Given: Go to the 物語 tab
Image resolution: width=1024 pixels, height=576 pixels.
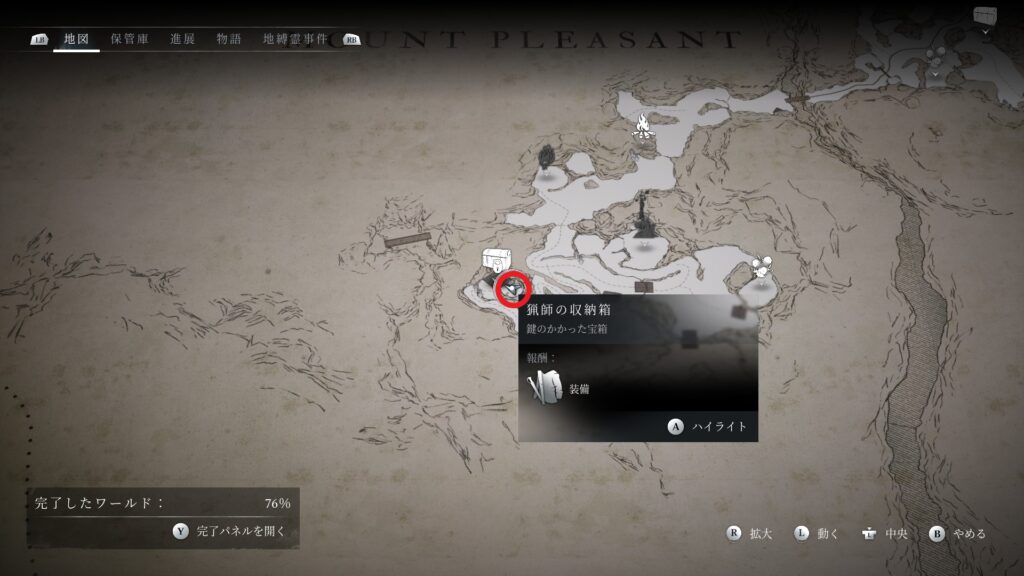Looking at the screenshot, I should (x=228, y=39).
